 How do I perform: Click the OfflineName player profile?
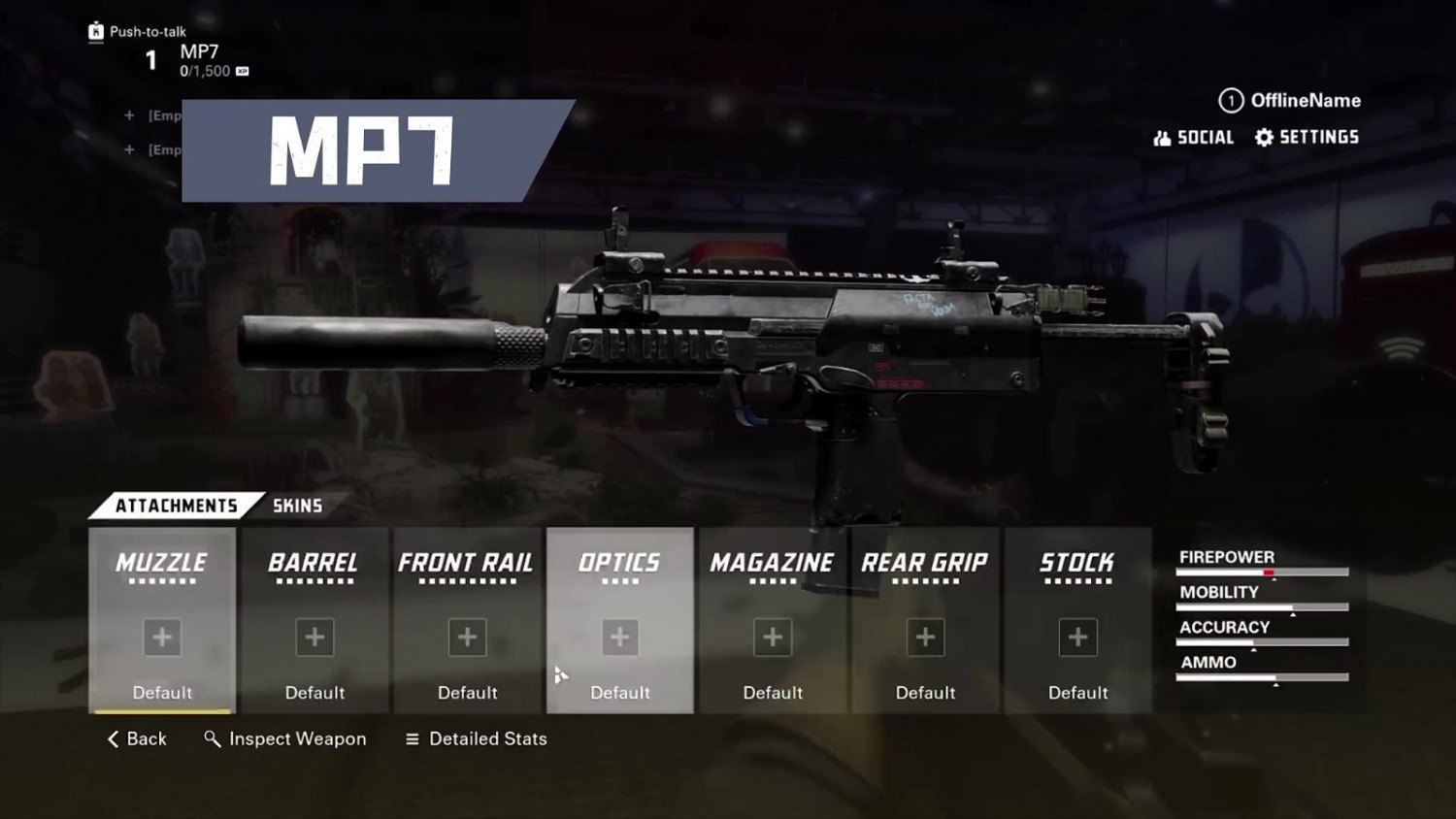point(1290,101)
